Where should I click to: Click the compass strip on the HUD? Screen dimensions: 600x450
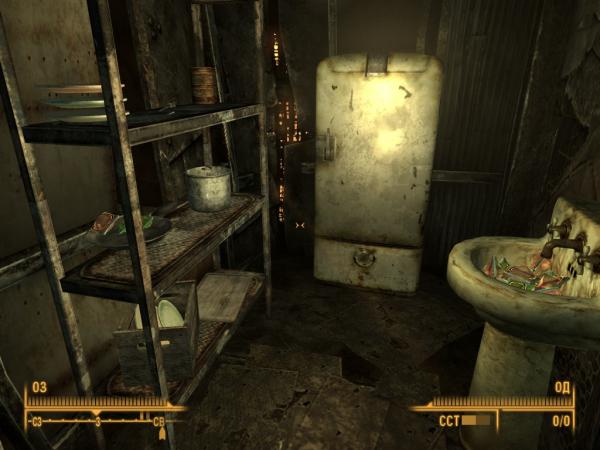(x=98, y=421)
